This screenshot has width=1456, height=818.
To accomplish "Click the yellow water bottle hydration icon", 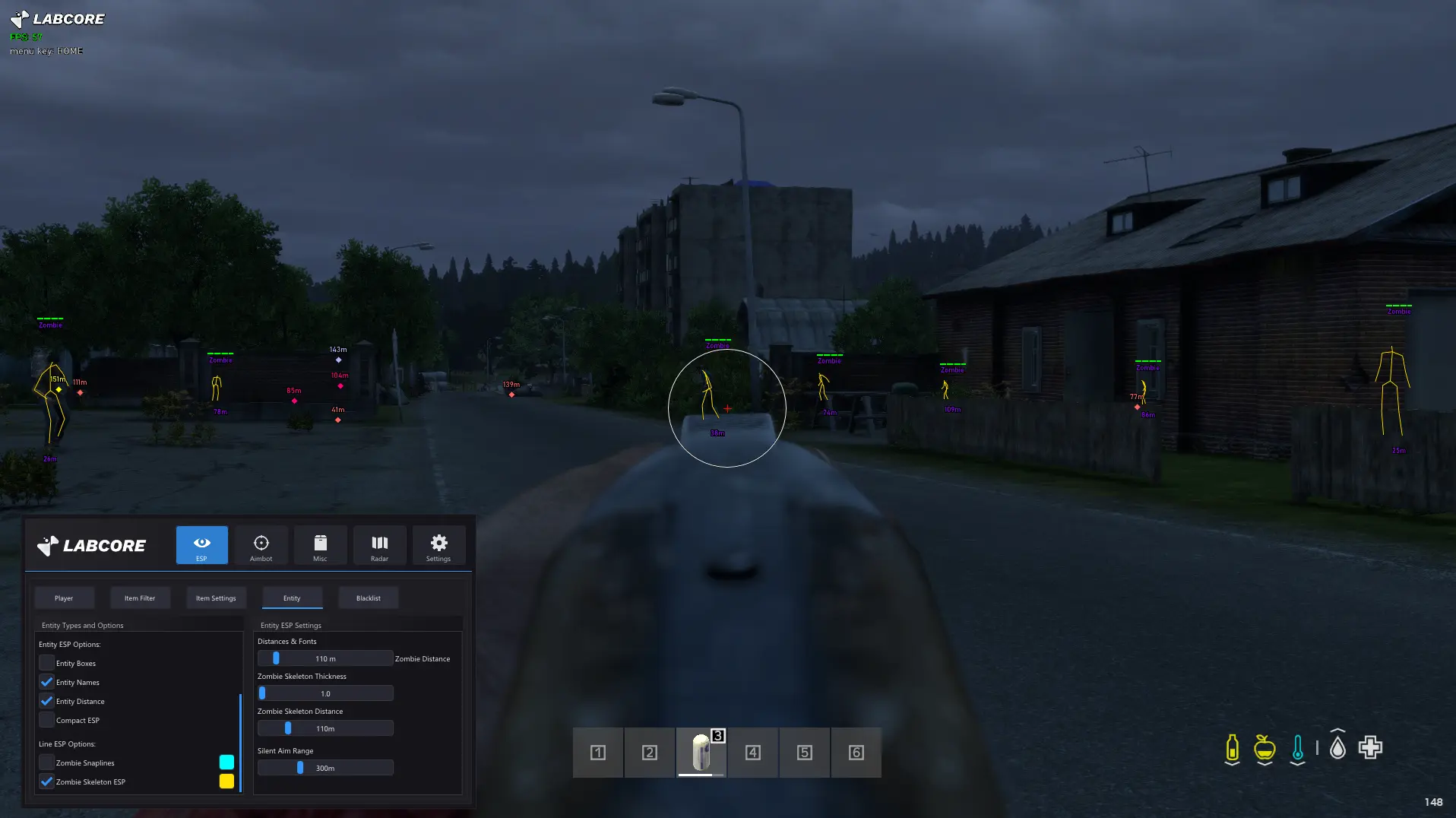I will point(1231,747).
